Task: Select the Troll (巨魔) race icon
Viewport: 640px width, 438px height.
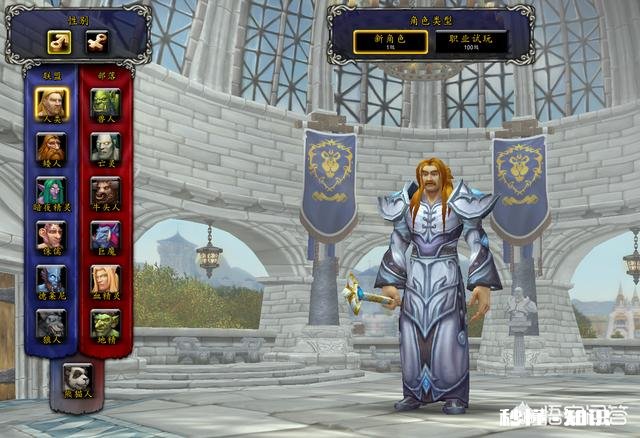Action: tap(105, 236)
